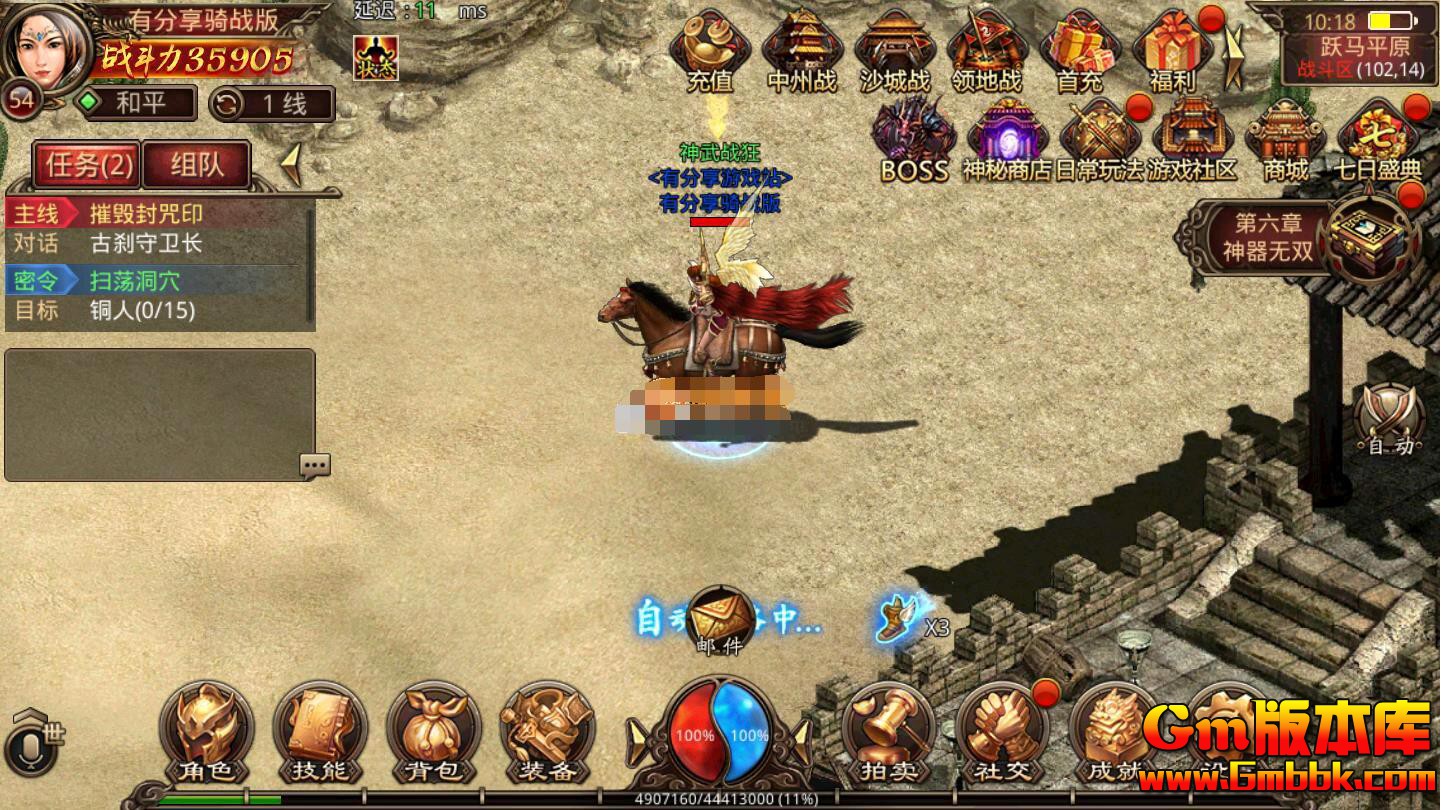The height and width of the screenshot is (810, 1442).
Task: Open 日常玩法 daily activities
Action: click(x=1099, y=138)
